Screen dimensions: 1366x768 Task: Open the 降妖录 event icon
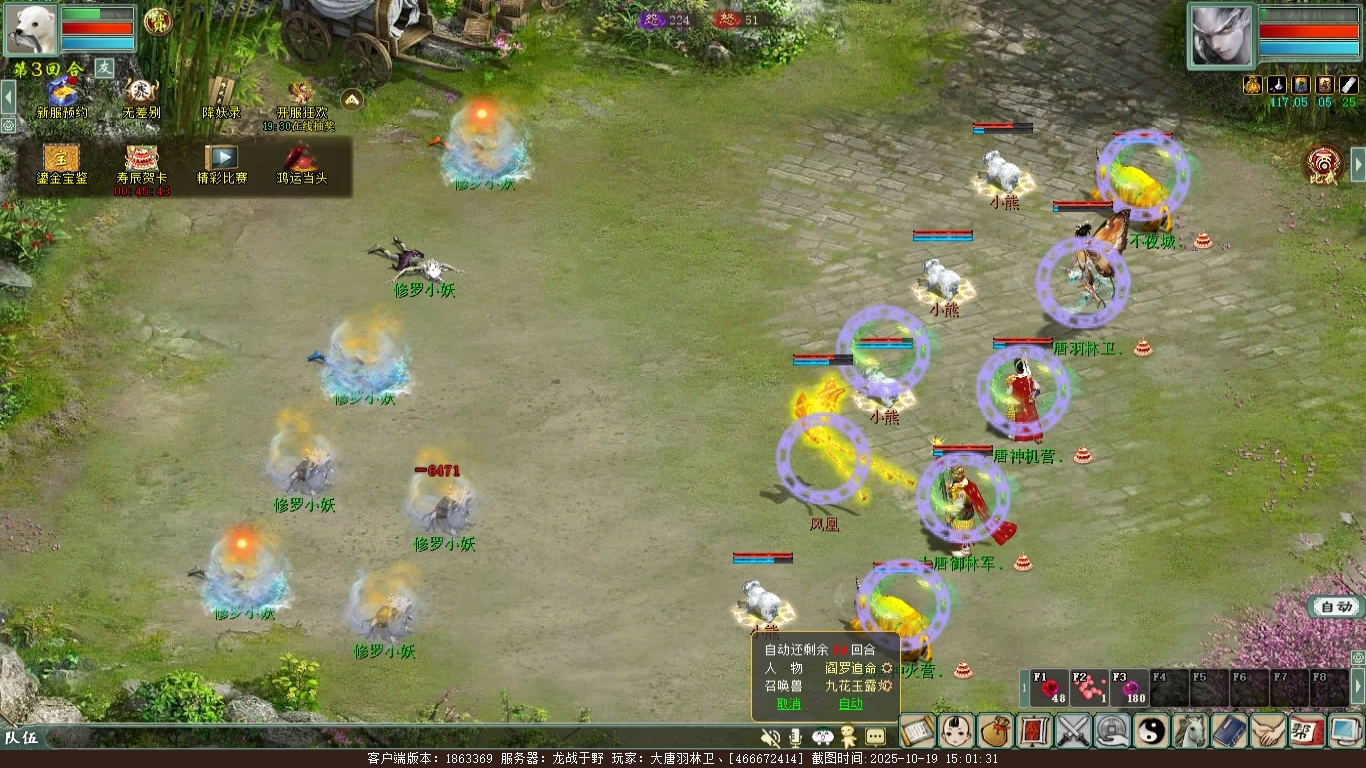pyautogui.click(x=221, y=94)
